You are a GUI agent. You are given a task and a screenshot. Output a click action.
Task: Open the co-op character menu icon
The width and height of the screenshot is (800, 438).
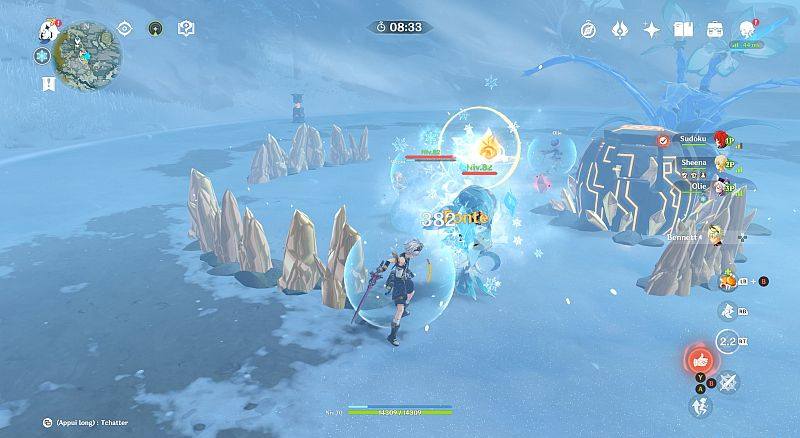click(x=747, y=29)
